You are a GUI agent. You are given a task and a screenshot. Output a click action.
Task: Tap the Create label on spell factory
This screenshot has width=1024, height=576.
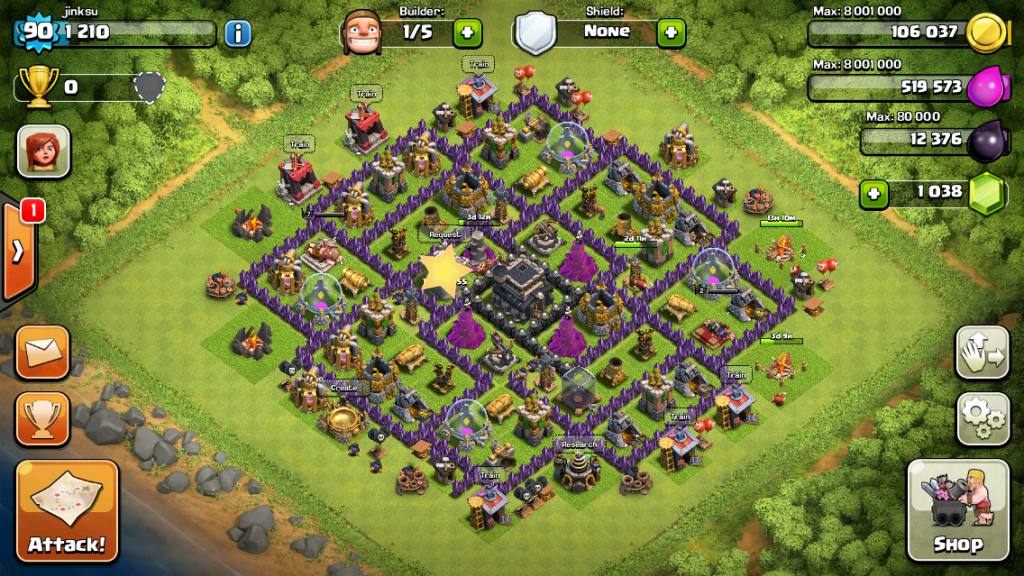point(343,387)
